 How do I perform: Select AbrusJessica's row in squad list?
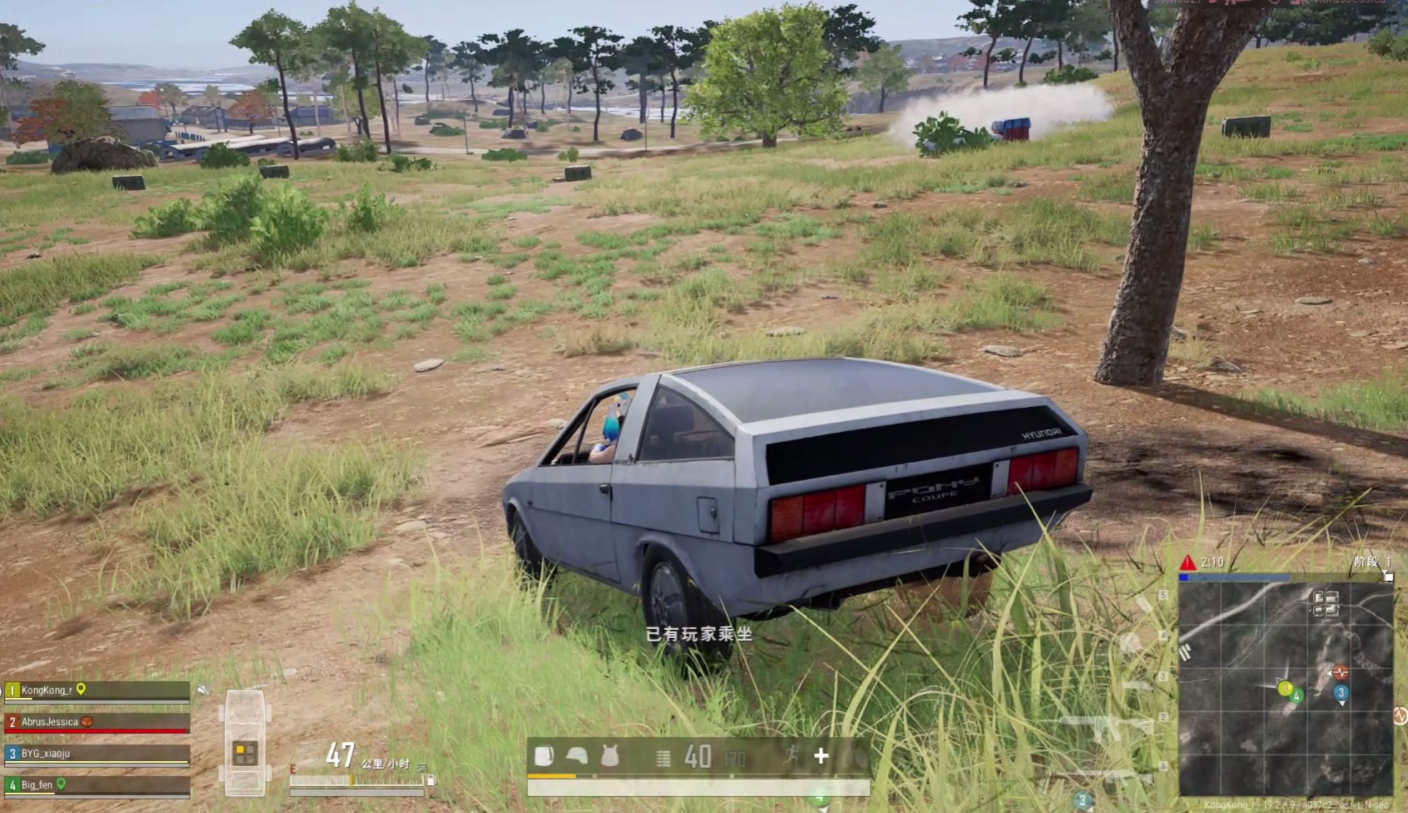97,721
